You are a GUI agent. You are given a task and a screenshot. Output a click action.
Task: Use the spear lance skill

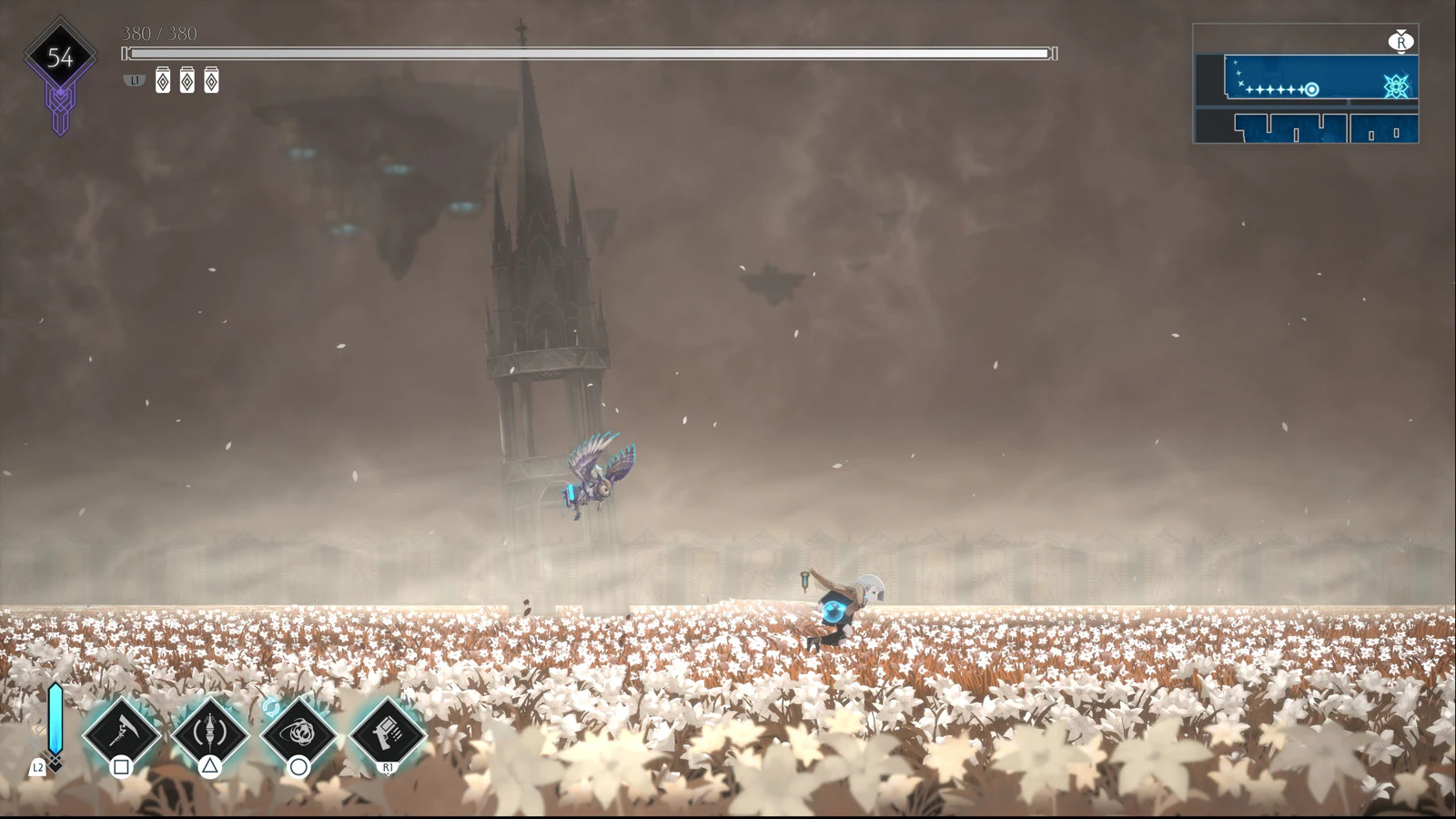pyautogui.click(x=210, y=733)
